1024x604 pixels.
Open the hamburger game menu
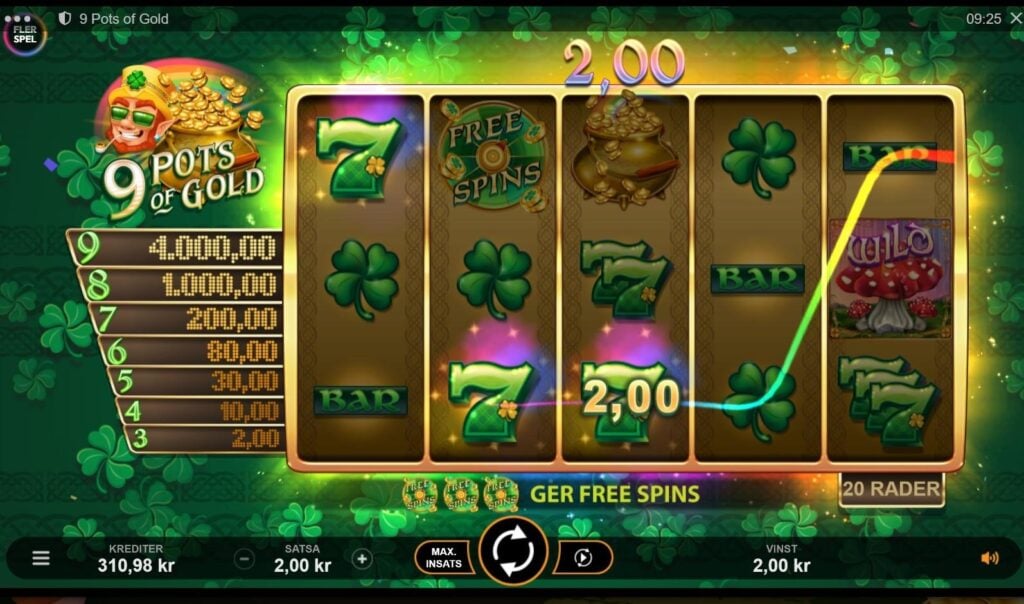(41, 558)
